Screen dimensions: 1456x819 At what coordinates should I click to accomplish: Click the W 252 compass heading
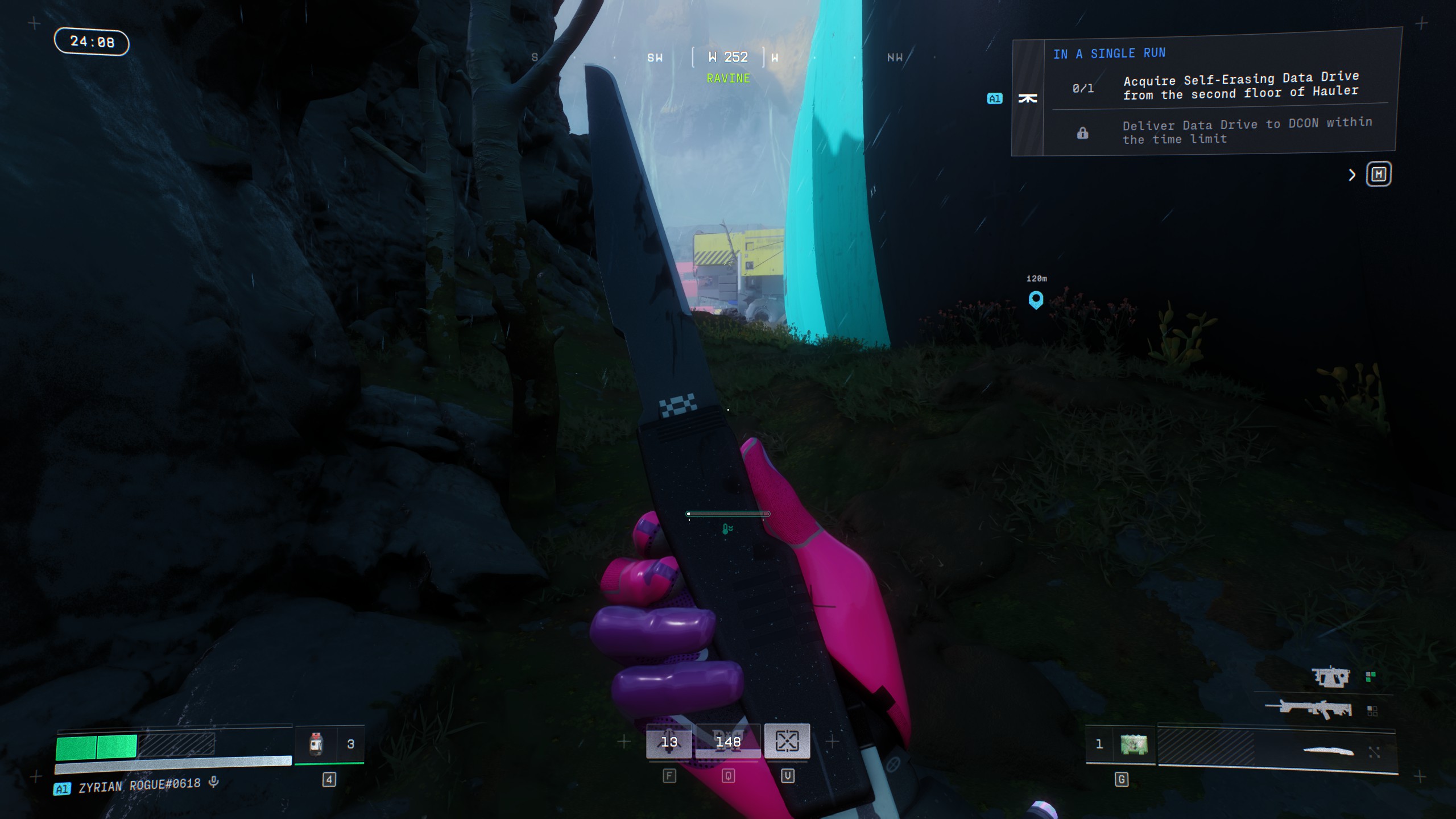[x=728, y=57]
